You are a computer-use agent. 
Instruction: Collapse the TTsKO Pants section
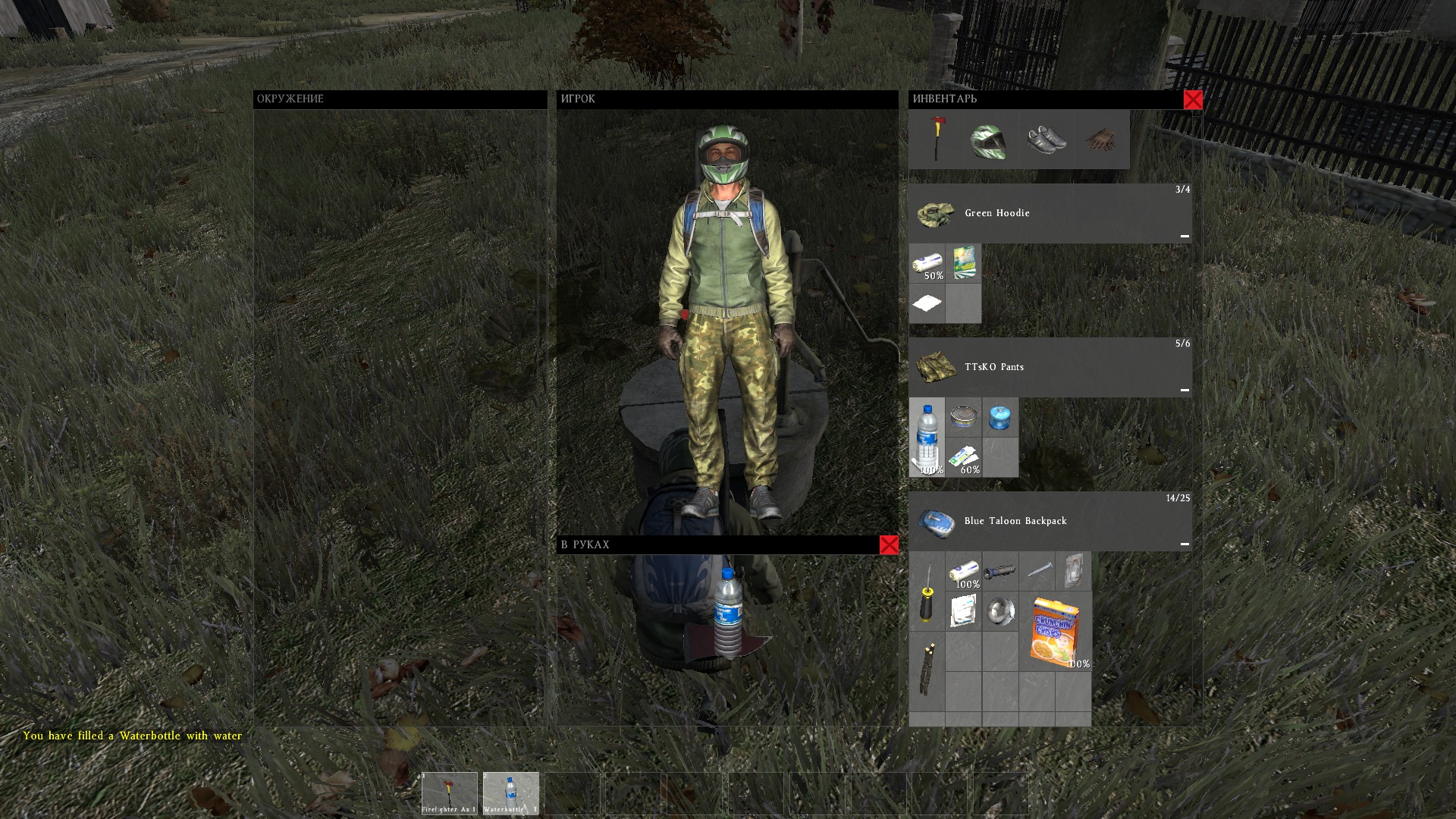(x=1184, y=391)
